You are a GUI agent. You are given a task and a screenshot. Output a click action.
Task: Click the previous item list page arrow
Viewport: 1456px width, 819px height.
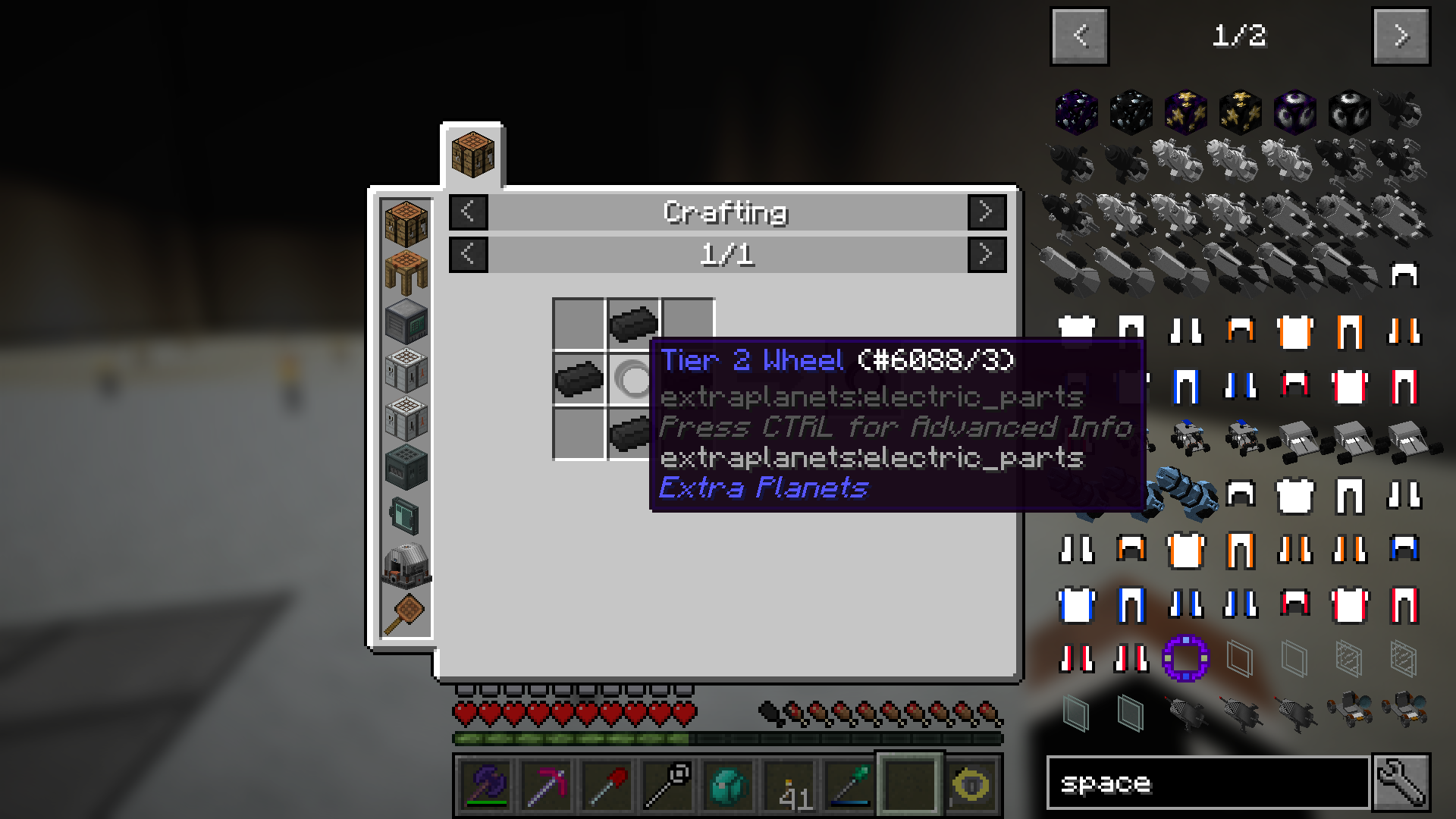click(1079, 36)
